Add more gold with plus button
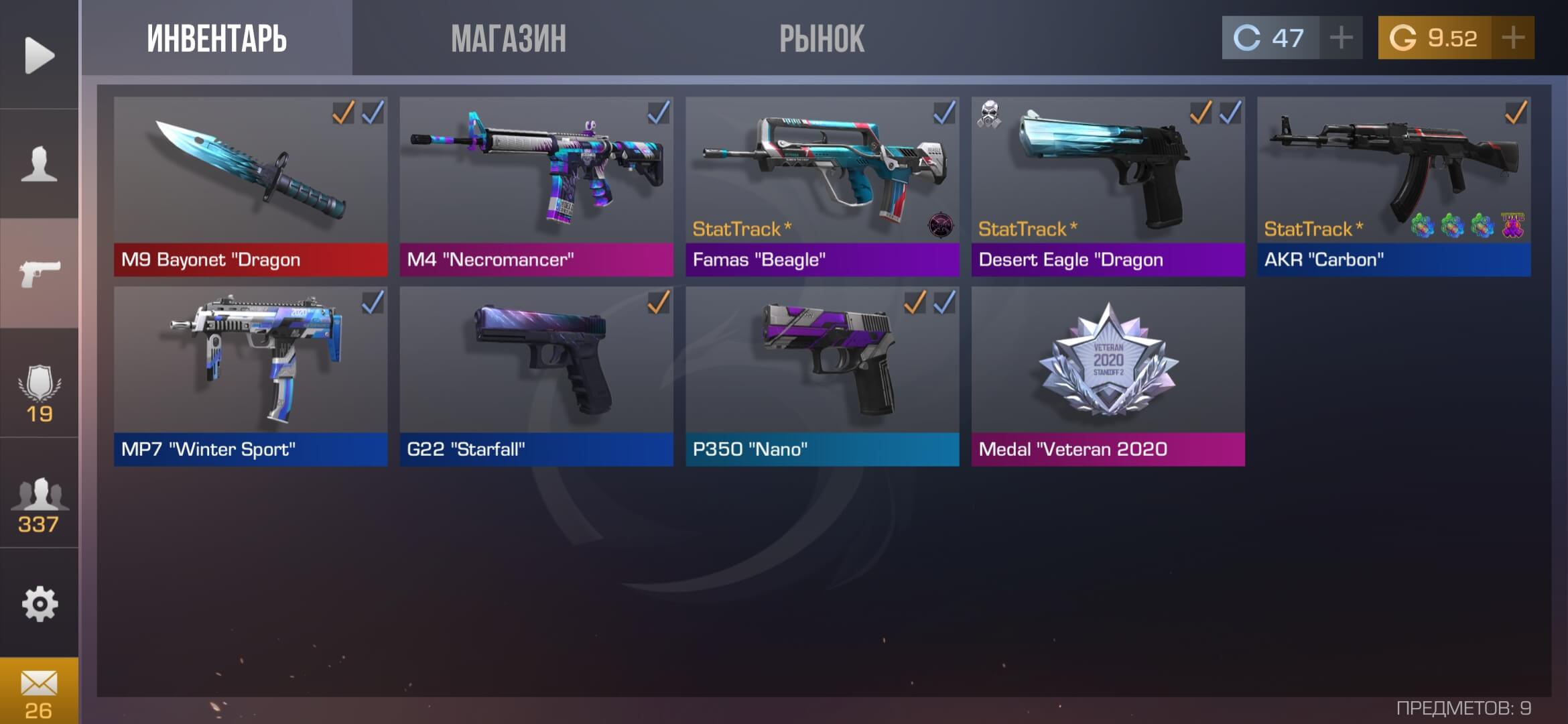The height and width of the screenshot is (724, 1568). 1513,38
